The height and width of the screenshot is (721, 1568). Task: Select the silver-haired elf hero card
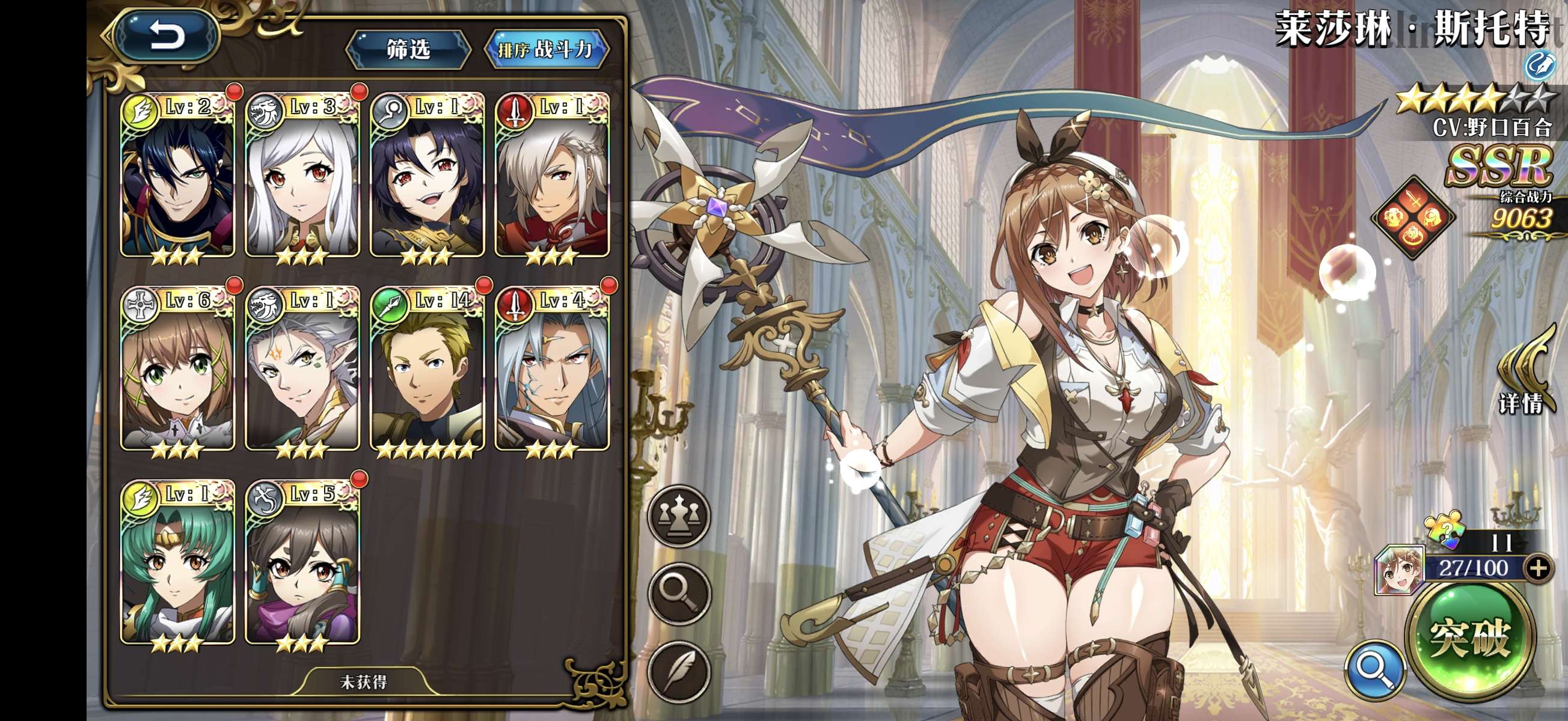(302, 370)
